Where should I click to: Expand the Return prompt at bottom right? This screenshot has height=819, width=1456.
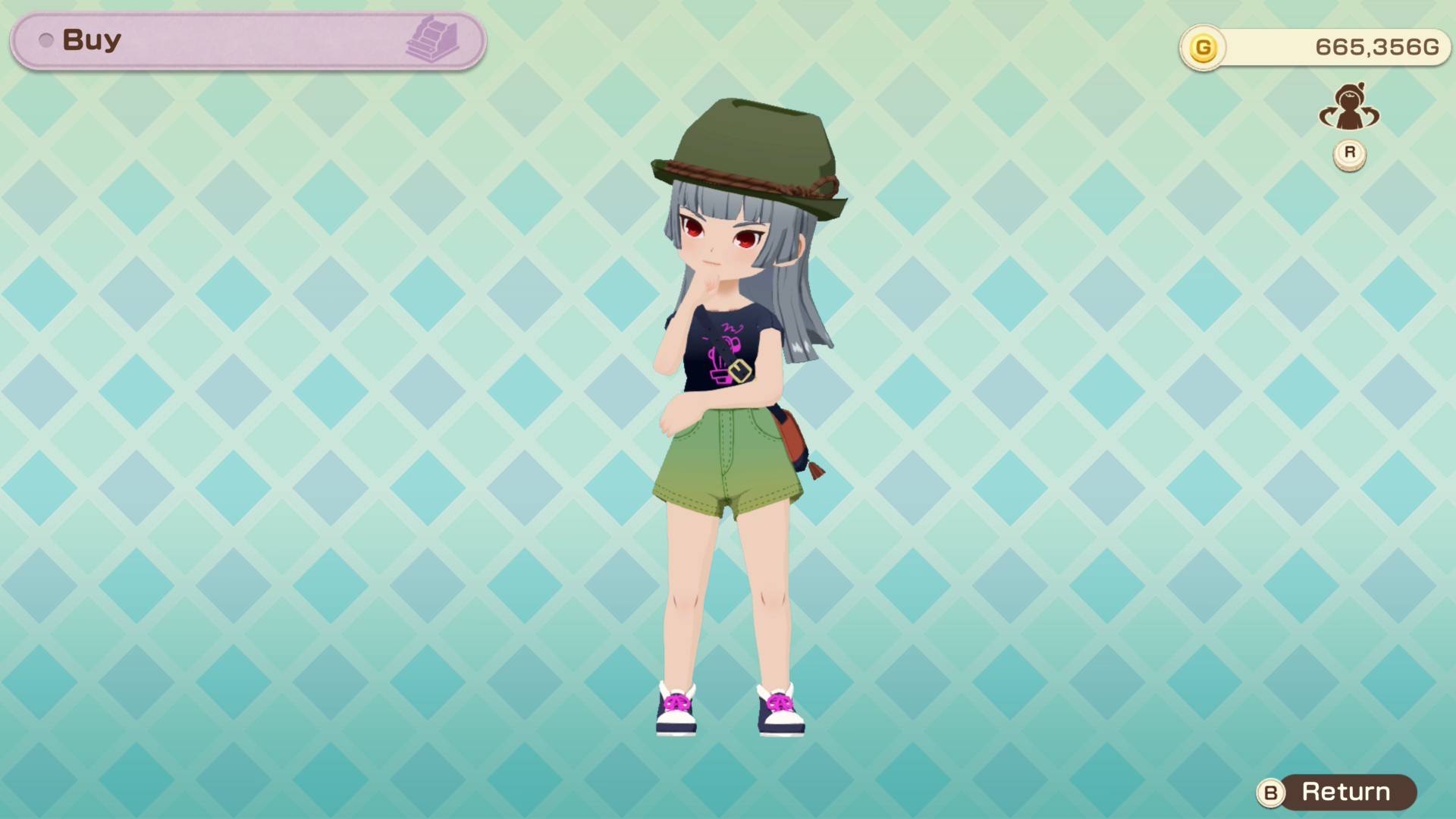pos(1350,793)
